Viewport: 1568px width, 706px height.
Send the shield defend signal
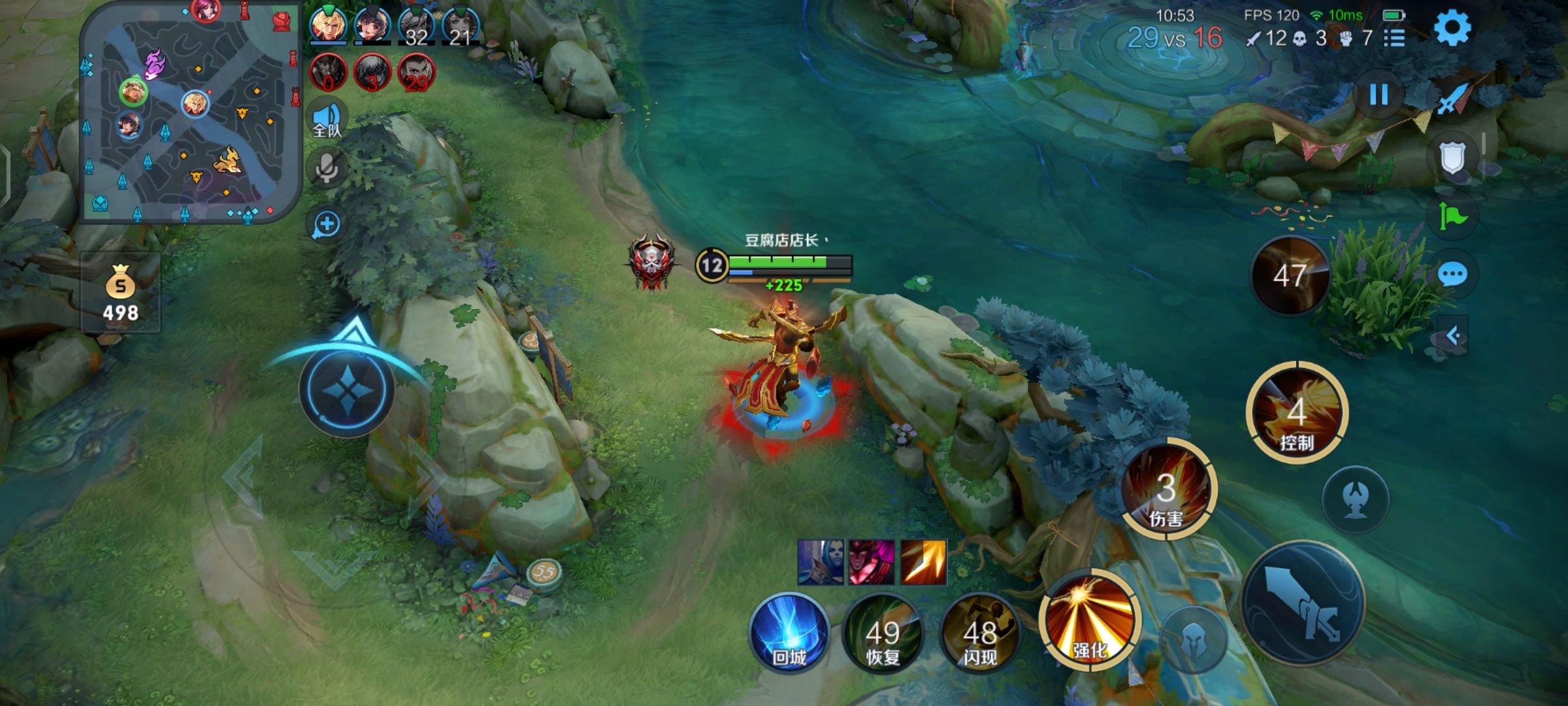pyautogui.click(x=1453, y=158)
